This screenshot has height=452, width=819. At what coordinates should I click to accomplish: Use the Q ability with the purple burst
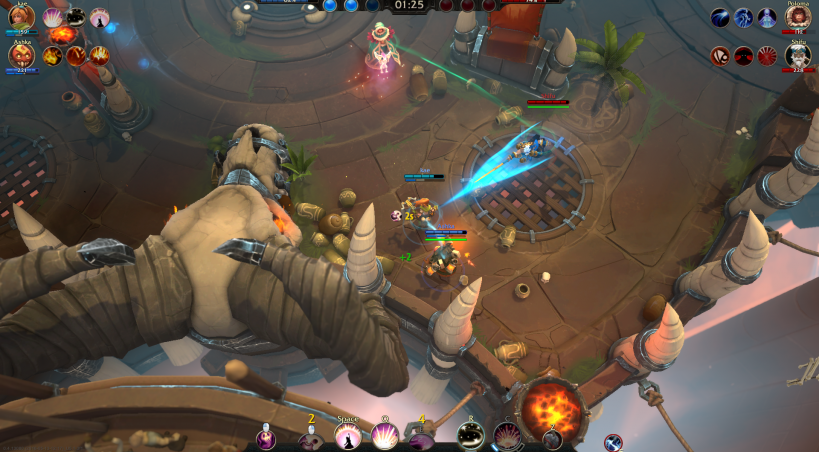tap(384, 436)
